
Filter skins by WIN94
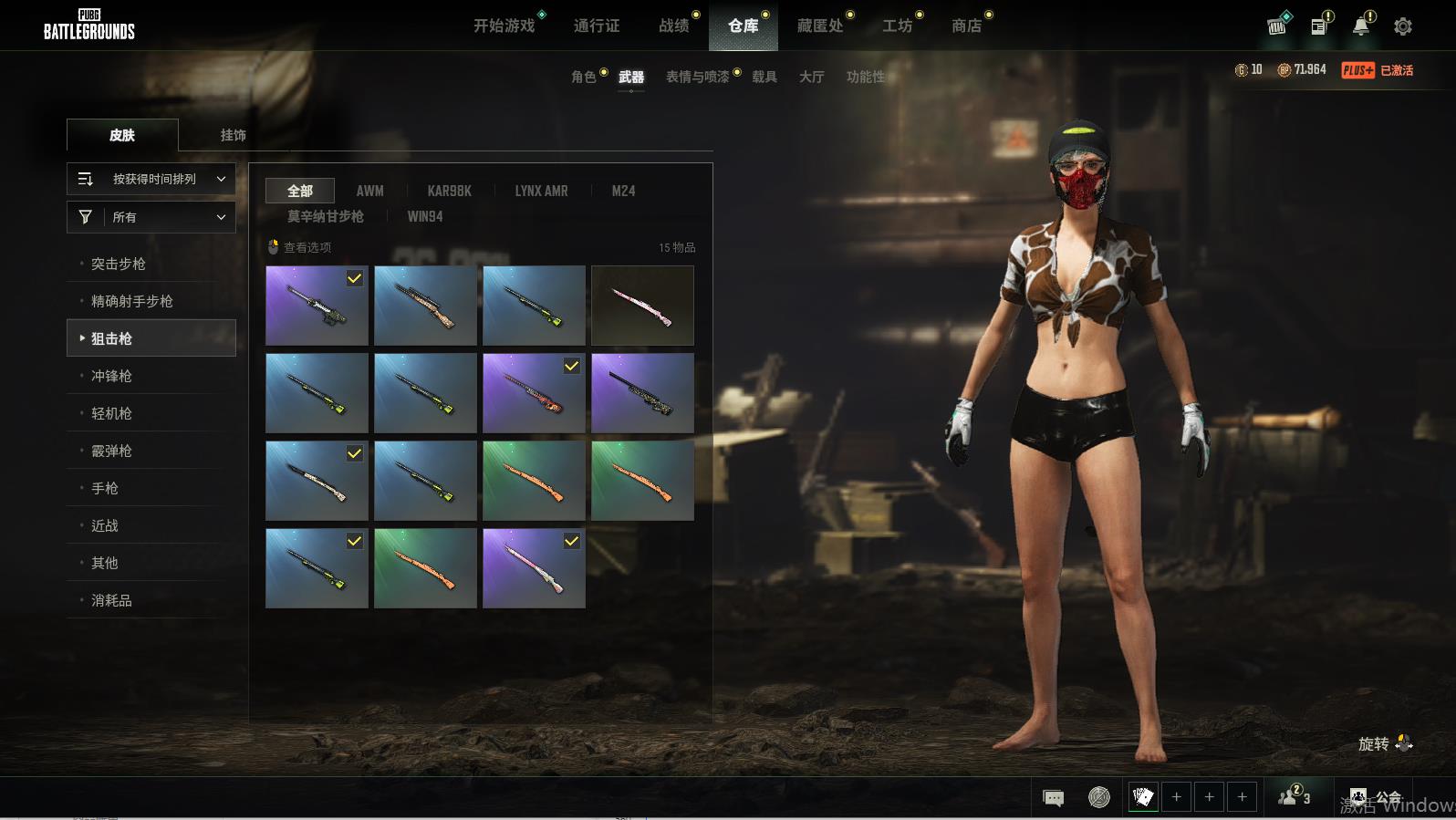pos(424,216)
